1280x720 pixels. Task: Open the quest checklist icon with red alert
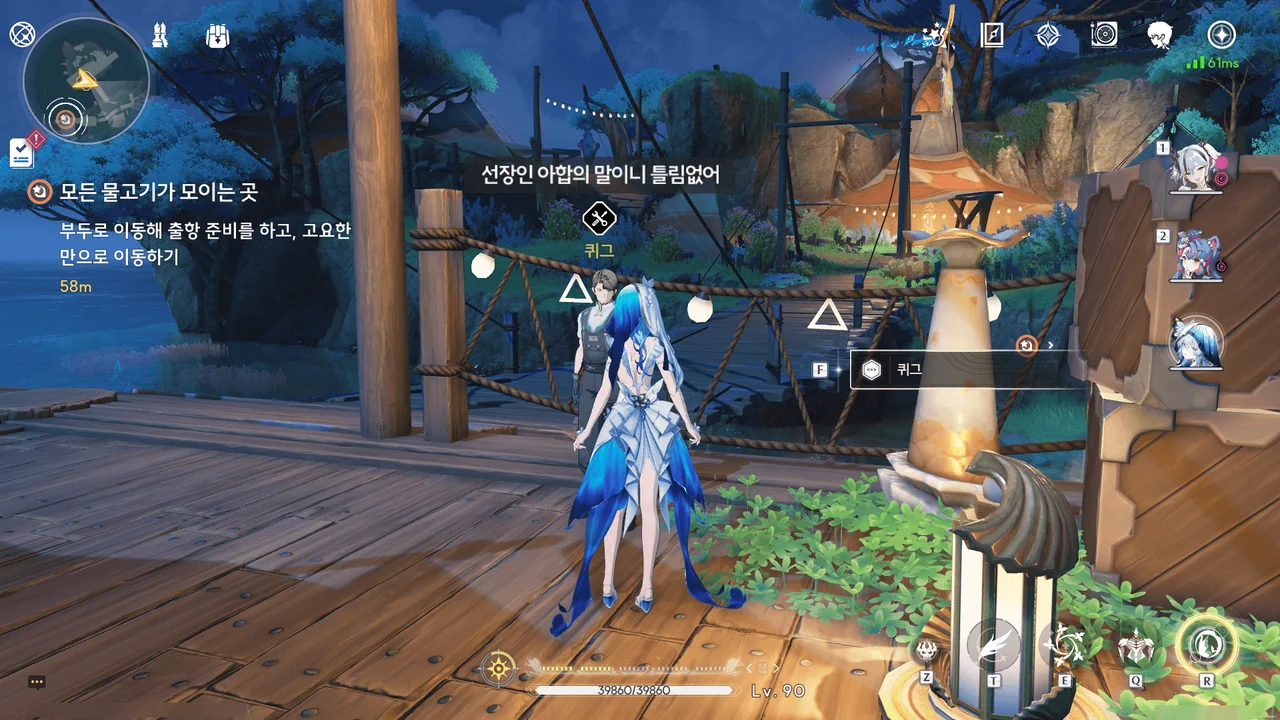tap(22, 152)
